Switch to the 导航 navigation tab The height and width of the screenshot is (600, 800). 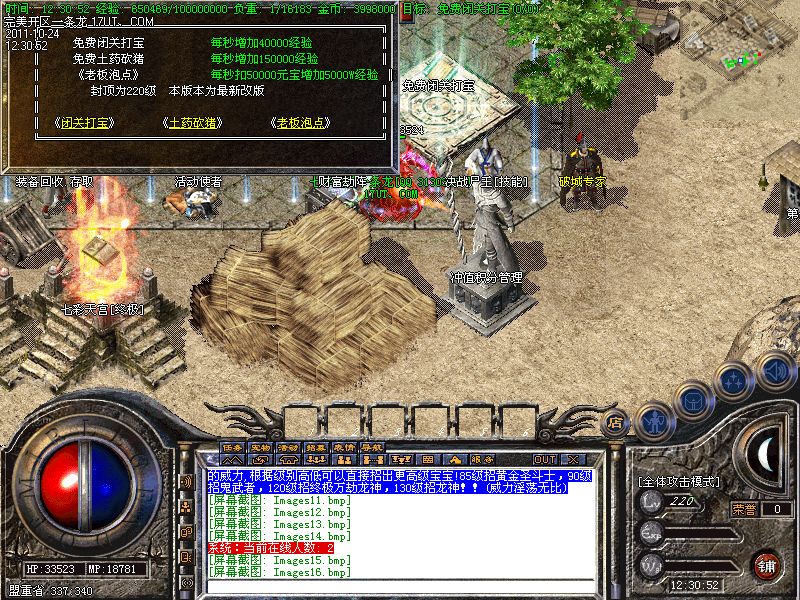(372, 445)
